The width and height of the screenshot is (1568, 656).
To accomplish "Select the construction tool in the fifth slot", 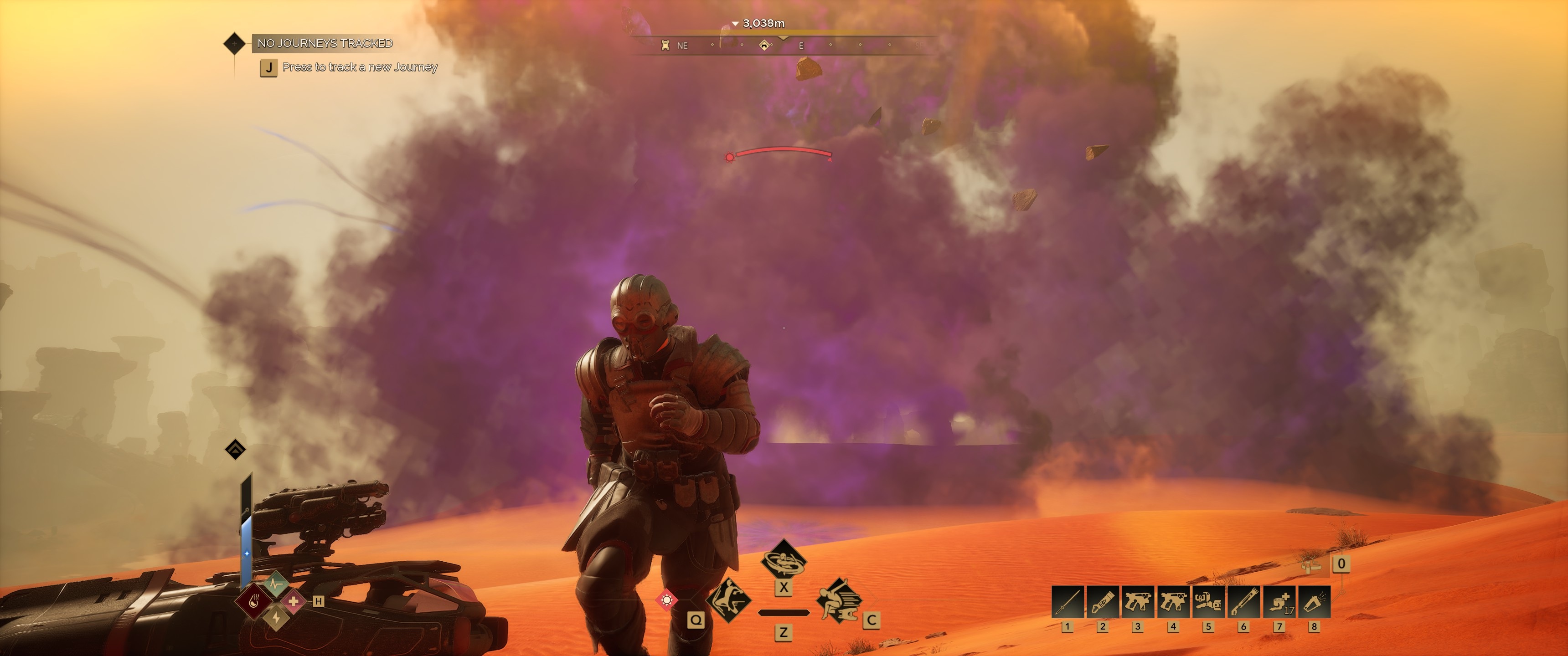I will point(1208,602).
